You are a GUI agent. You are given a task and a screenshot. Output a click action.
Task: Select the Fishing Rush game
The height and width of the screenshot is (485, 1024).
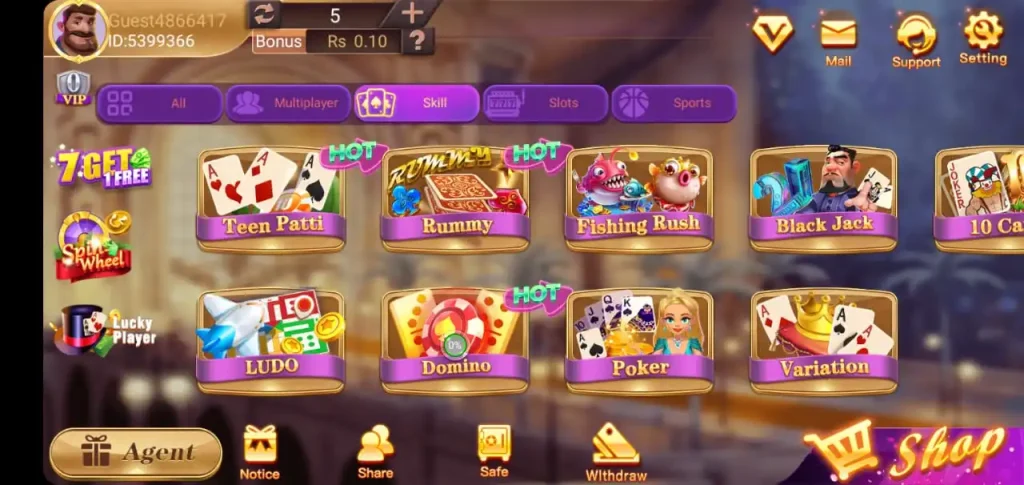(639, 198)
